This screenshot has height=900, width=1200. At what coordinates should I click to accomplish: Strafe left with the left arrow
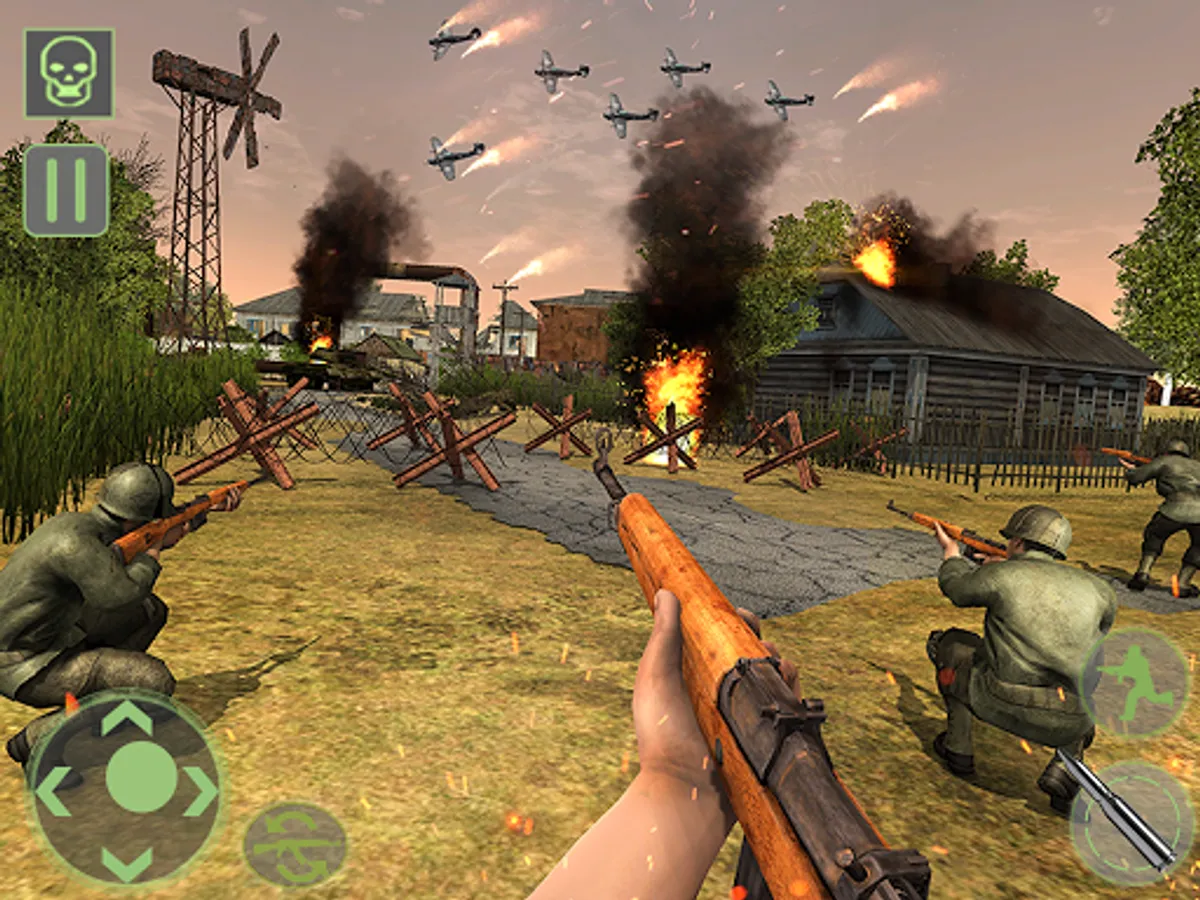(53, 790)
